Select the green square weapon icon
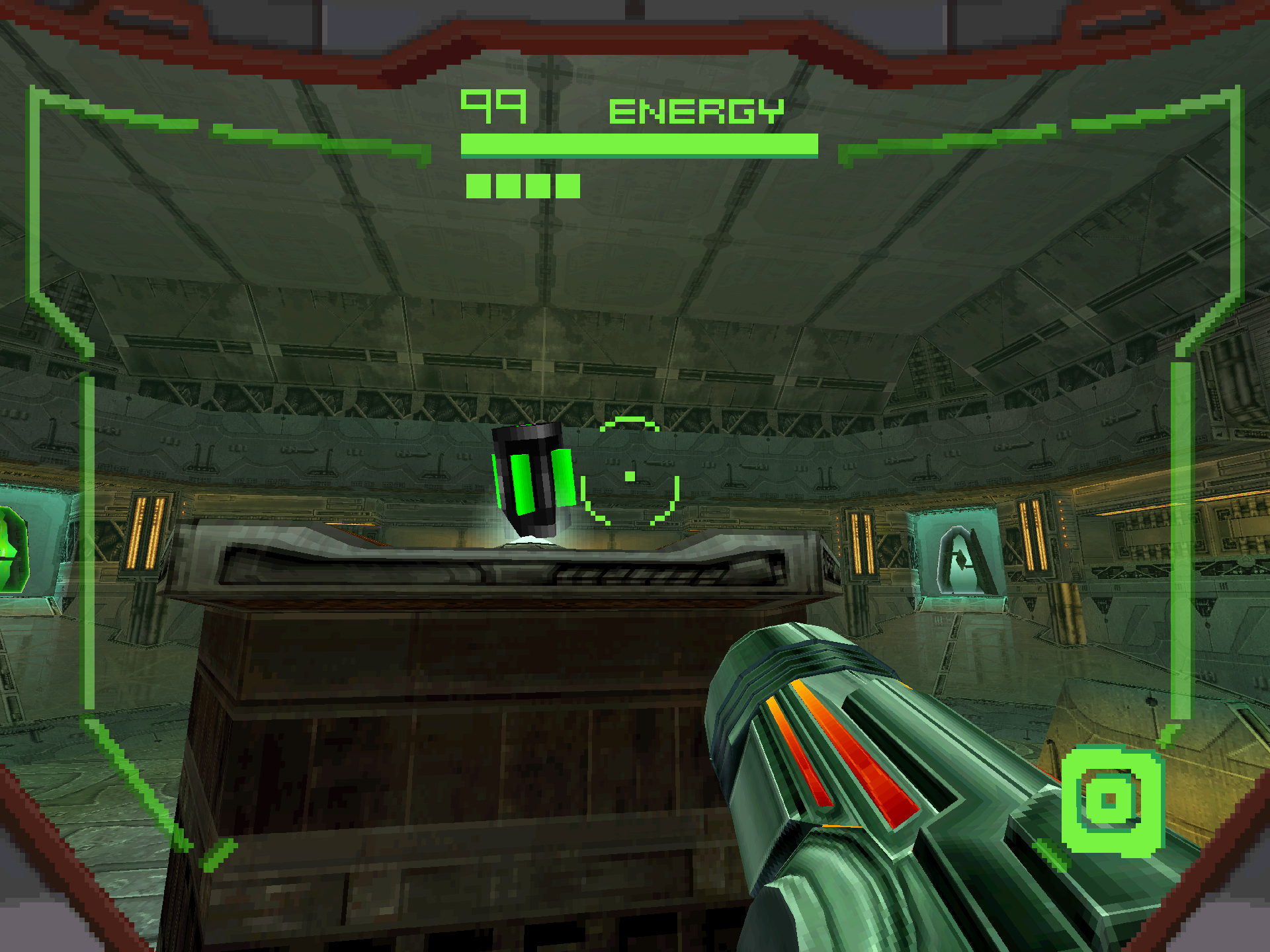Viewport: 1270px width, 952px height. tap(1111, 801)
